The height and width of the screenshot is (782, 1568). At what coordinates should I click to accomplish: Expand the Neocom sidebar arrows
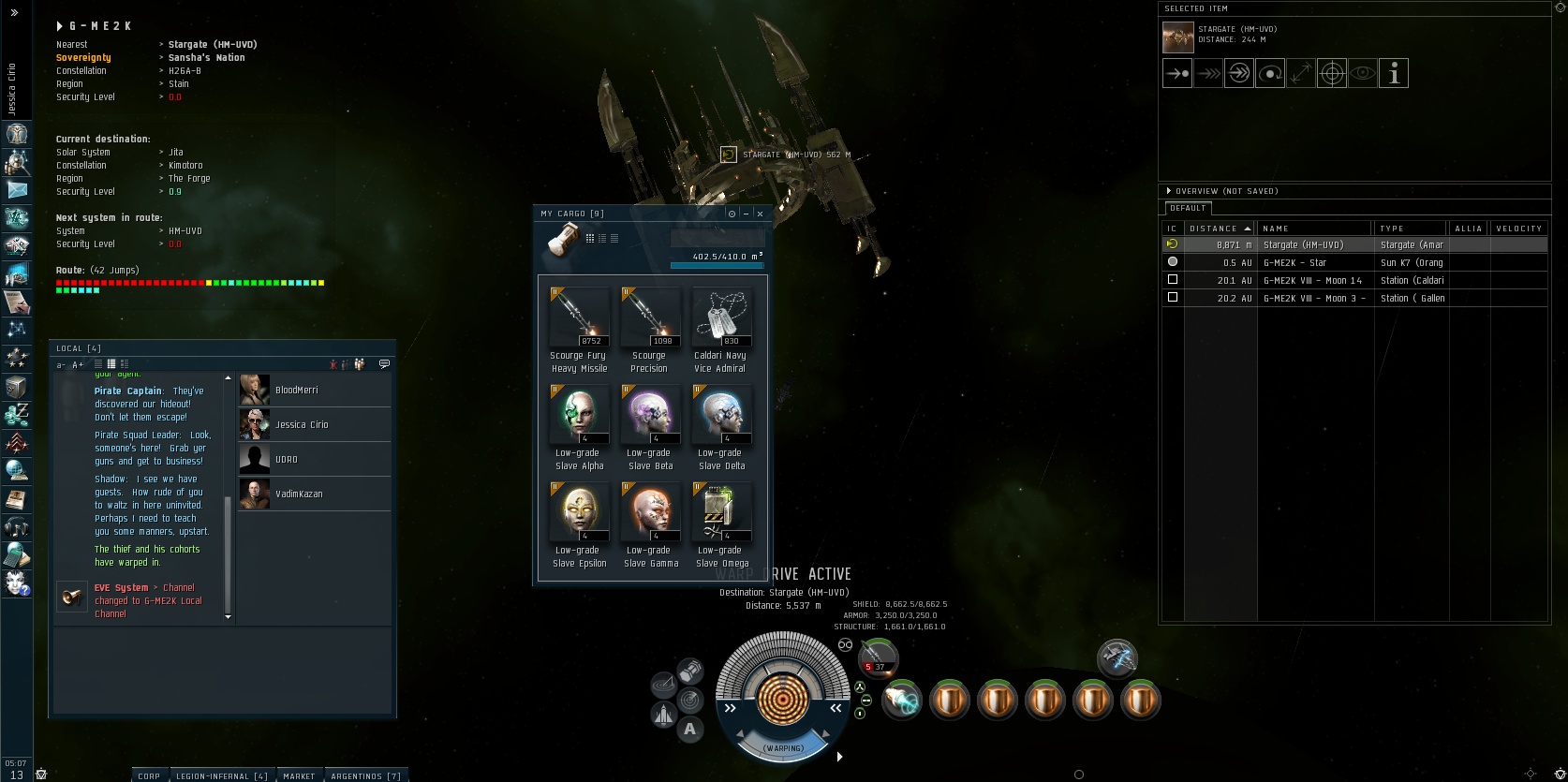click(x=14, y=13)
